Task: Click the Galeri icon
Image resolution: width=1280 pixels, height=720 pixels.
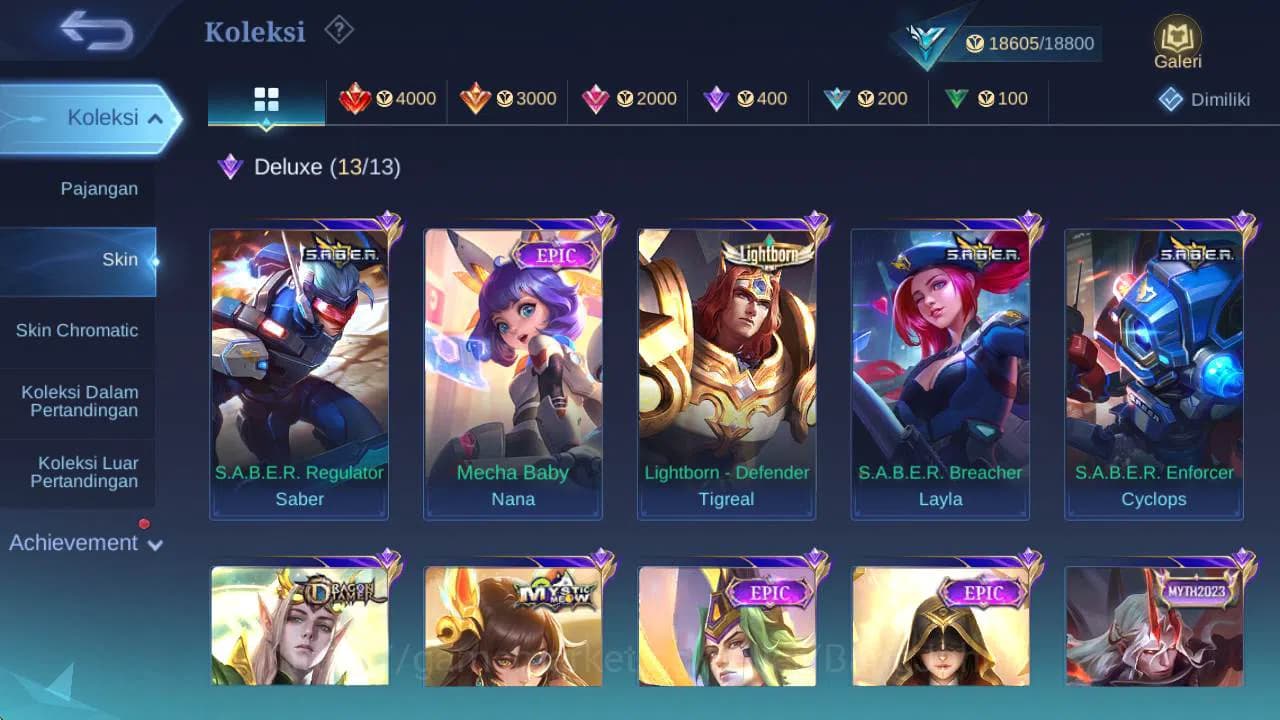Action: coord(1177,40)
